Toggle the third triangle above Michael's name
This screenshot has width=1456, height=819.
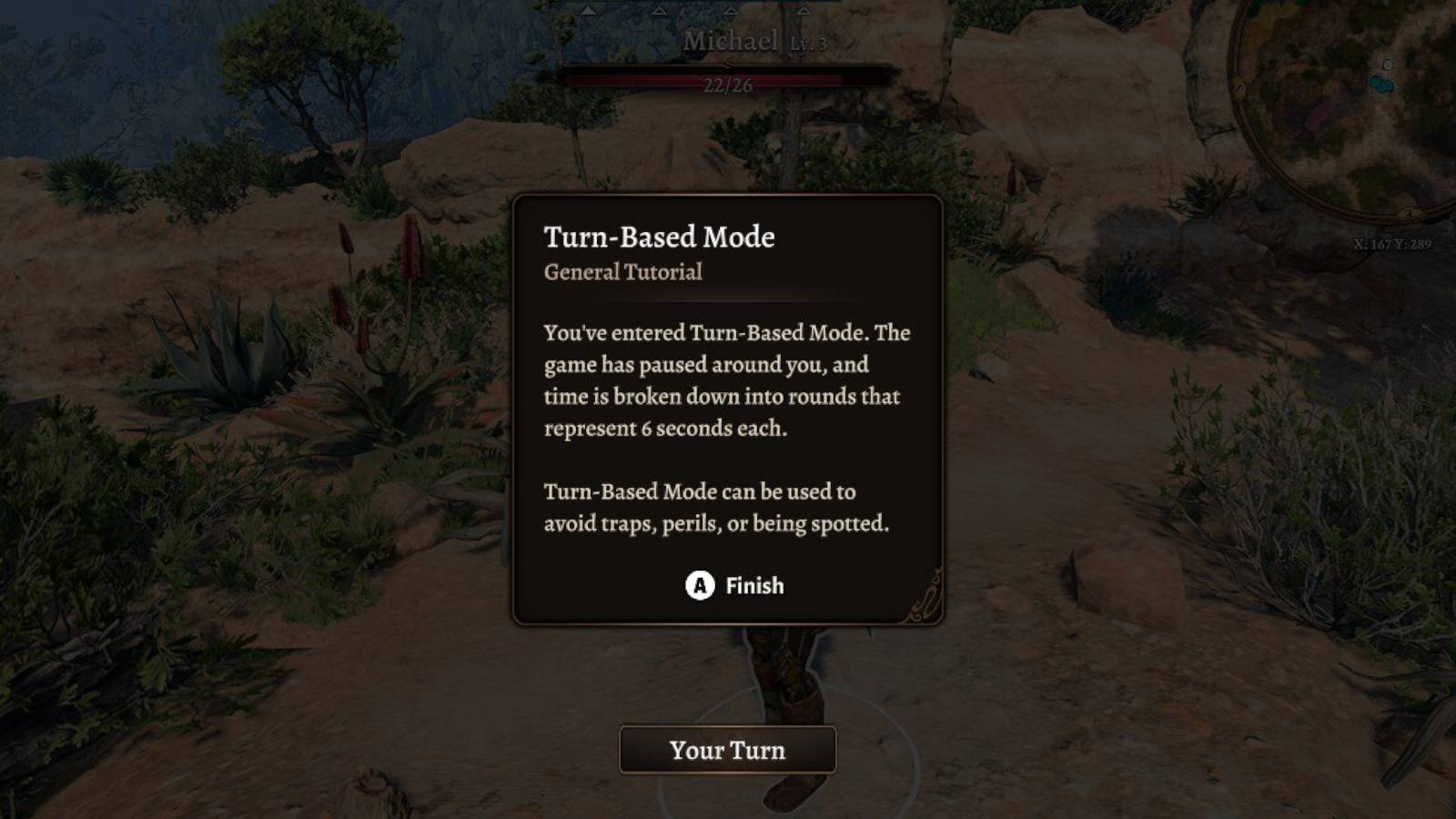point(731,12)
